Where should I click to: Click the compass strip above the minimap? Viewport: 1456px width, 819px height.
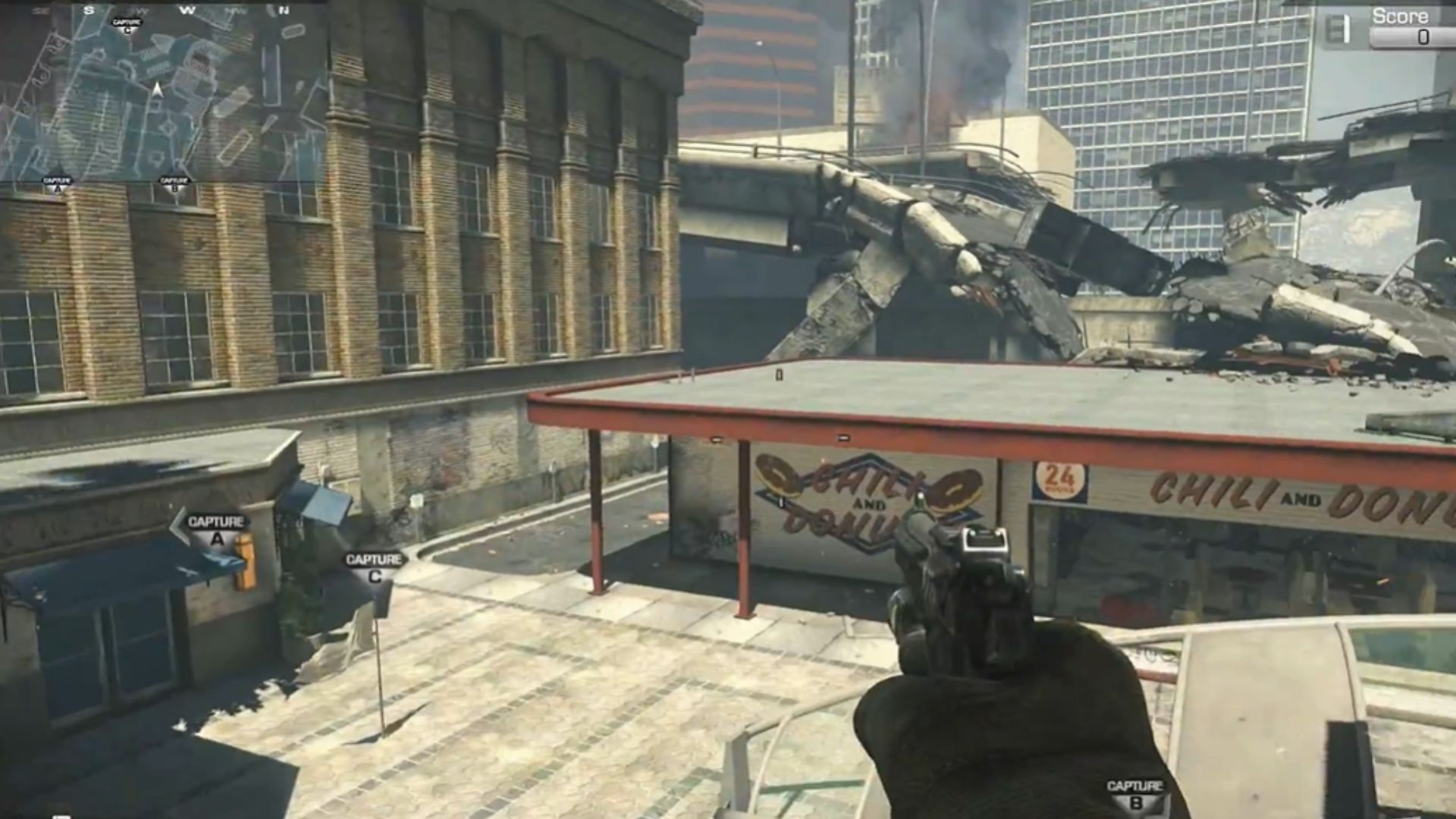[164, 10]
